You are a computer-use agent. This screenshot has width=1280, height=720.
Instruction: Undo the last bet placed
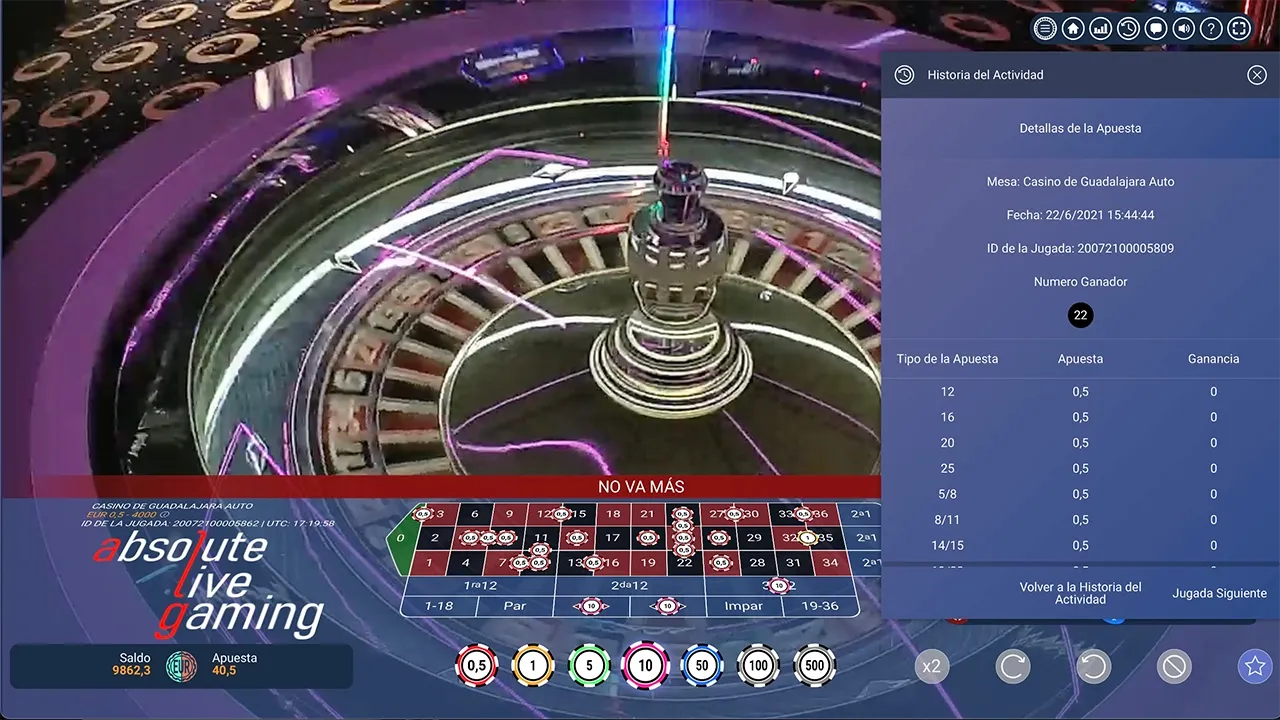click(1093, 666)
